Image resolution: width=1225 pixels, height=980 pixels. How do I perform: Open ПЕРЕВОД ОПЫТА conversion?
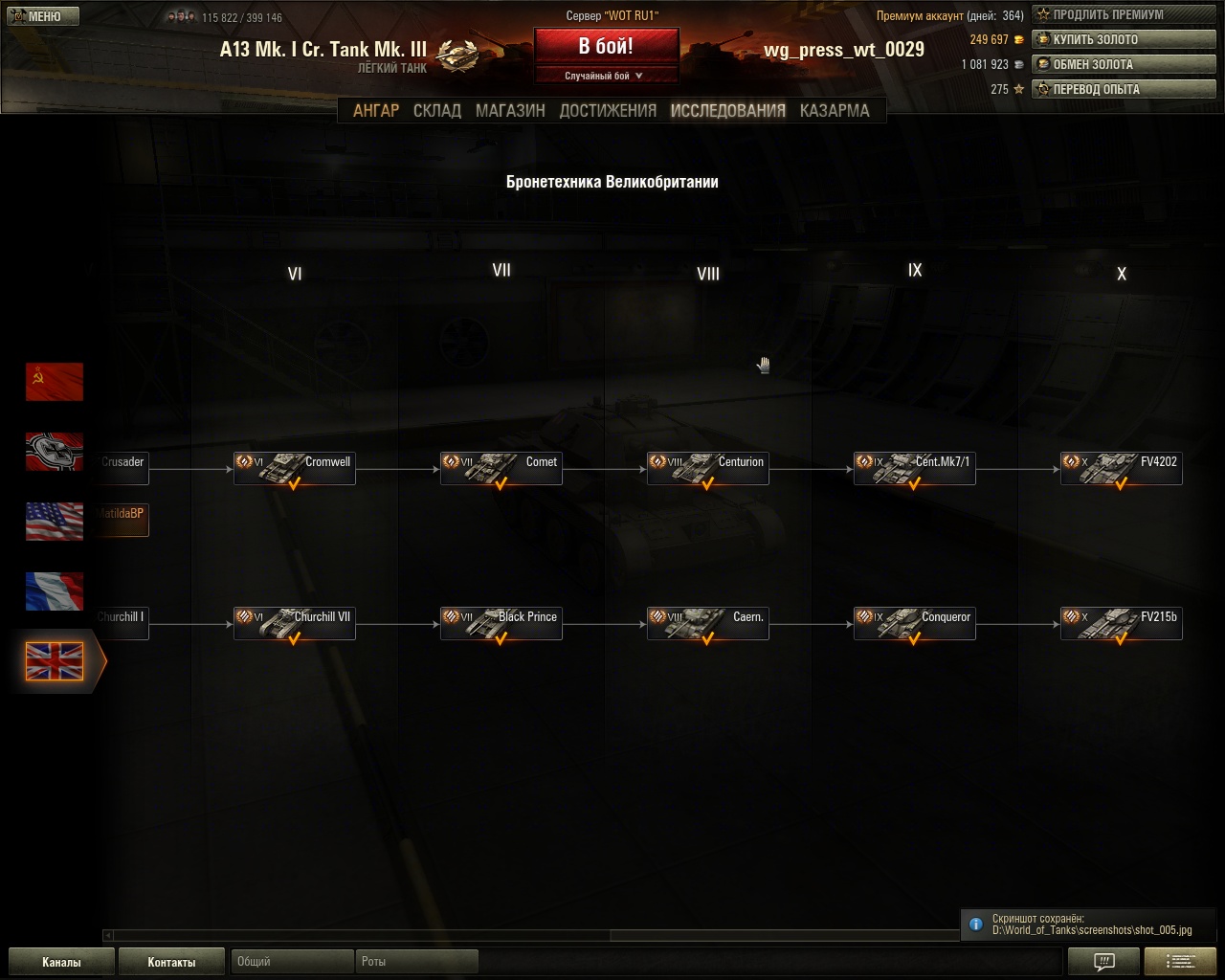pyautogui.click(x=1124, y=89)
